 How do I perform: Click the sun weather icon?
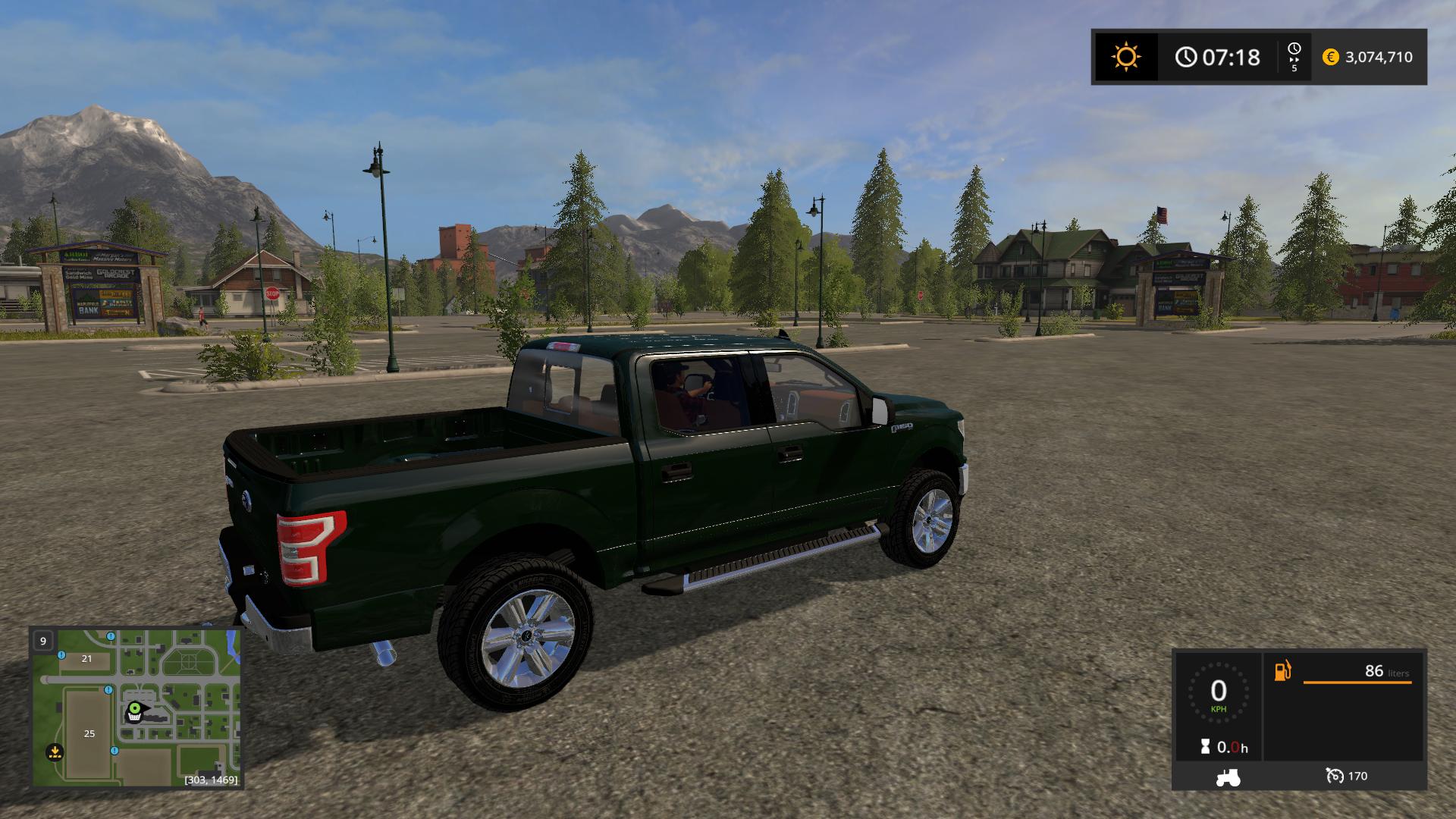1125,57
